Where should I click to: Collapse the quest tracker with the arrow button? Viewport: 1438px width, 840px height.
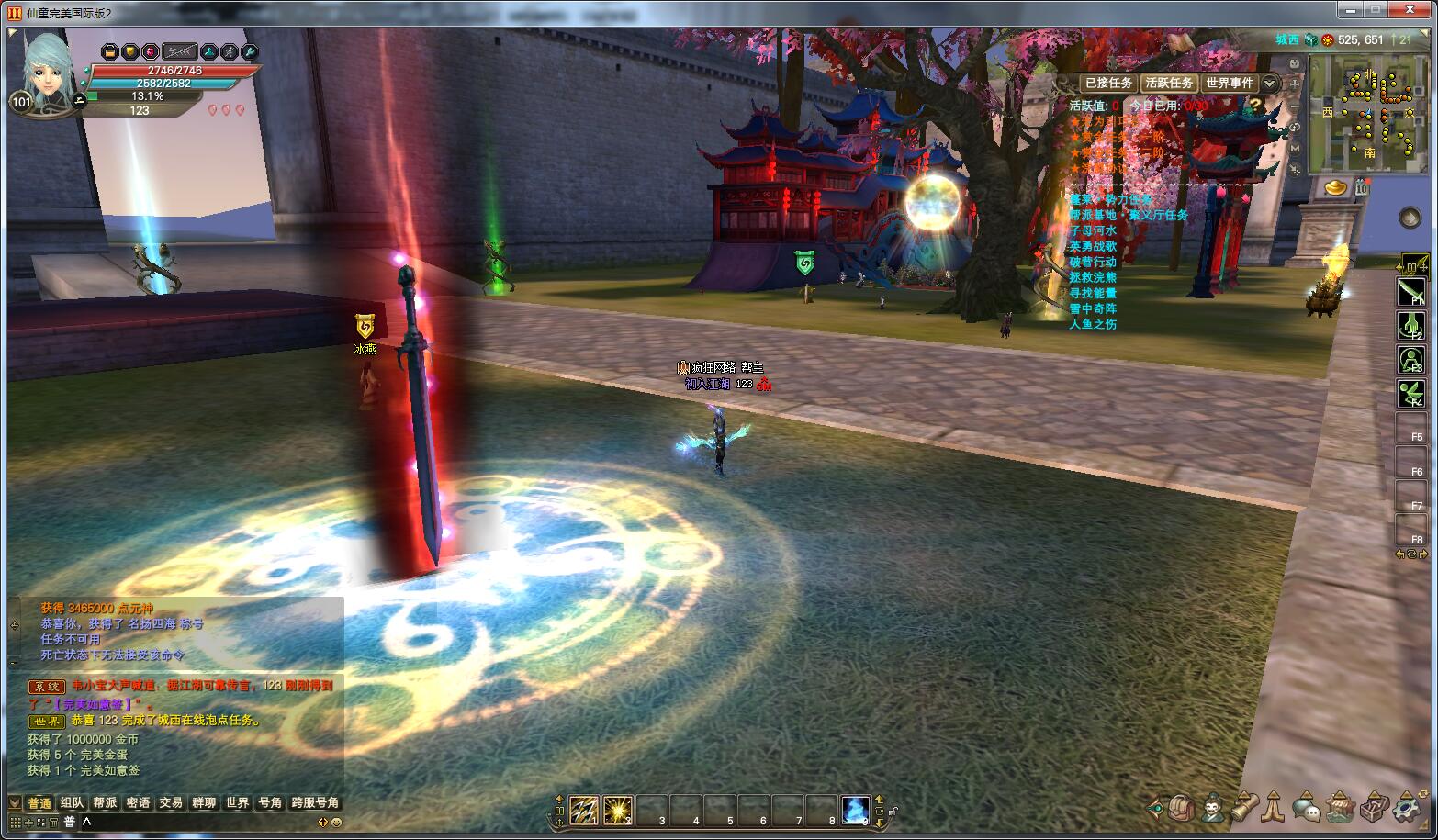(x=1269, y=84)
